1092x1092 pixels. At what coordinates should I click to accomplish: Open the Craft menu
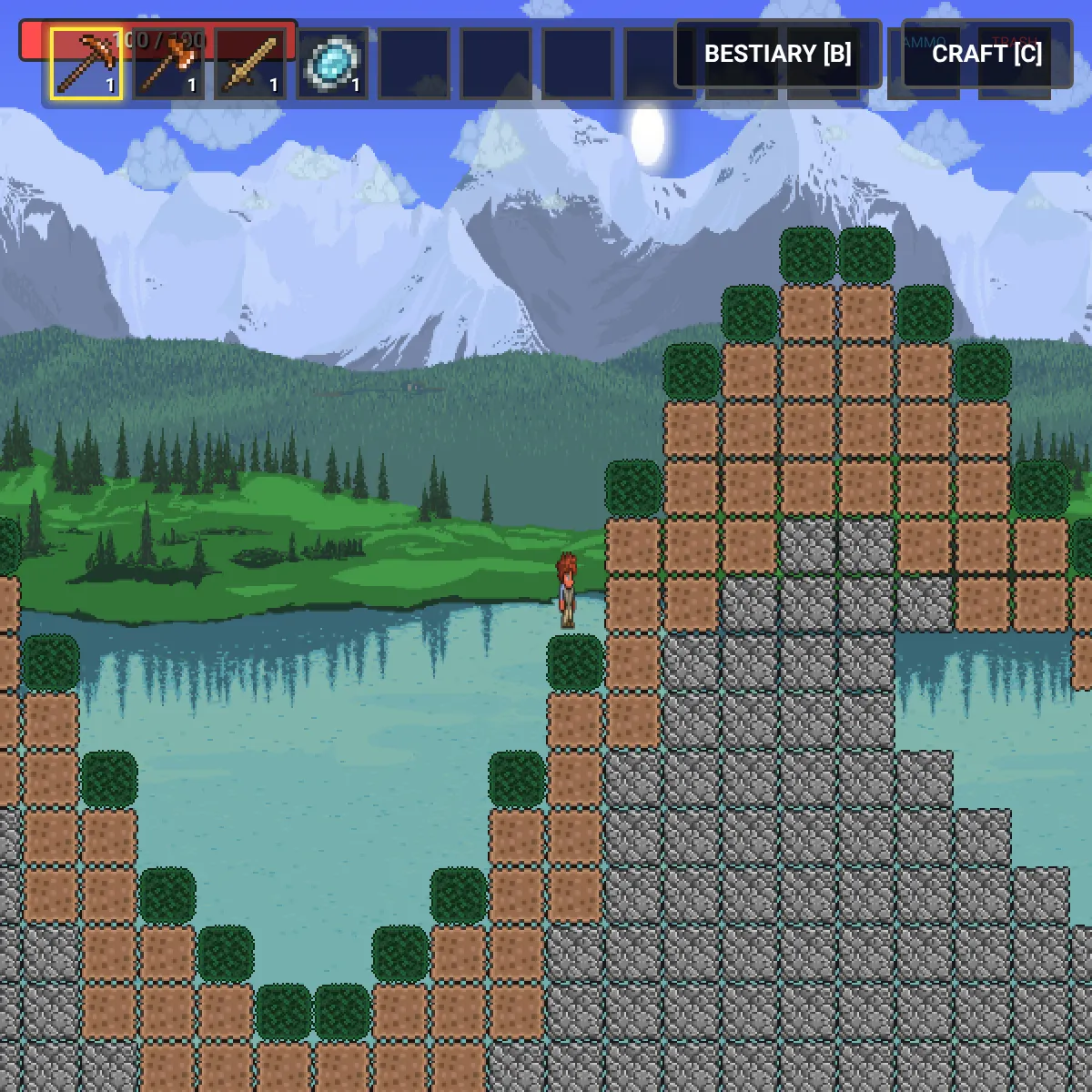click(986, 54)
